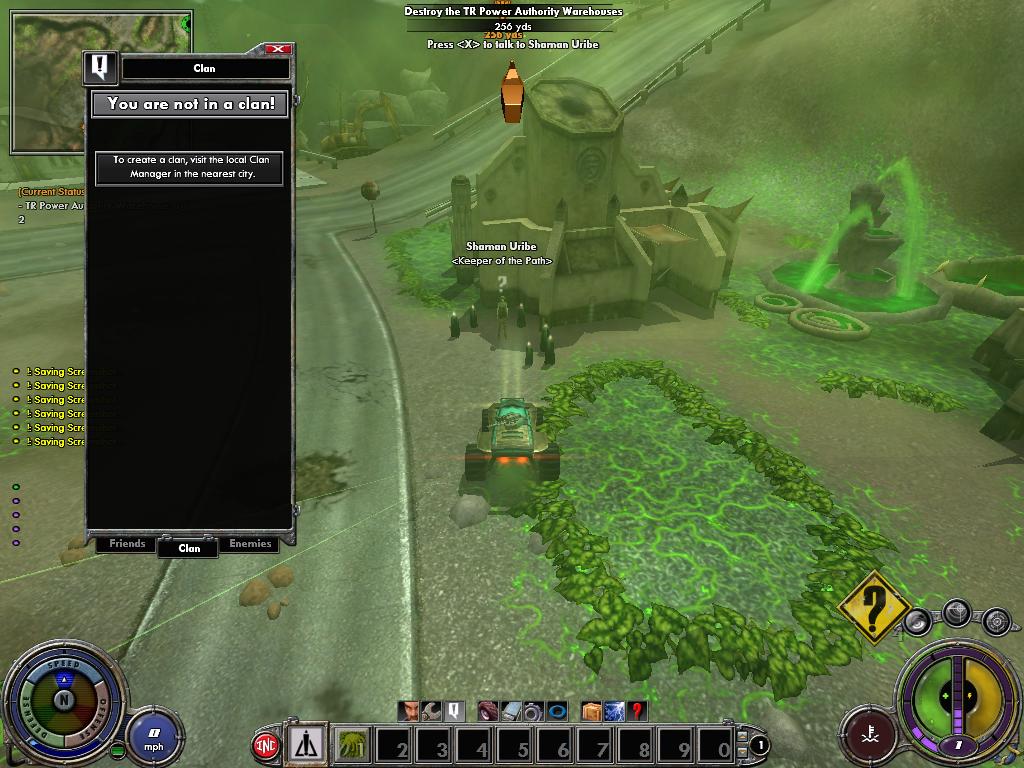Click the exclamation speech bubble icon
Viewport: 1024px width, 768px height.
454,711
